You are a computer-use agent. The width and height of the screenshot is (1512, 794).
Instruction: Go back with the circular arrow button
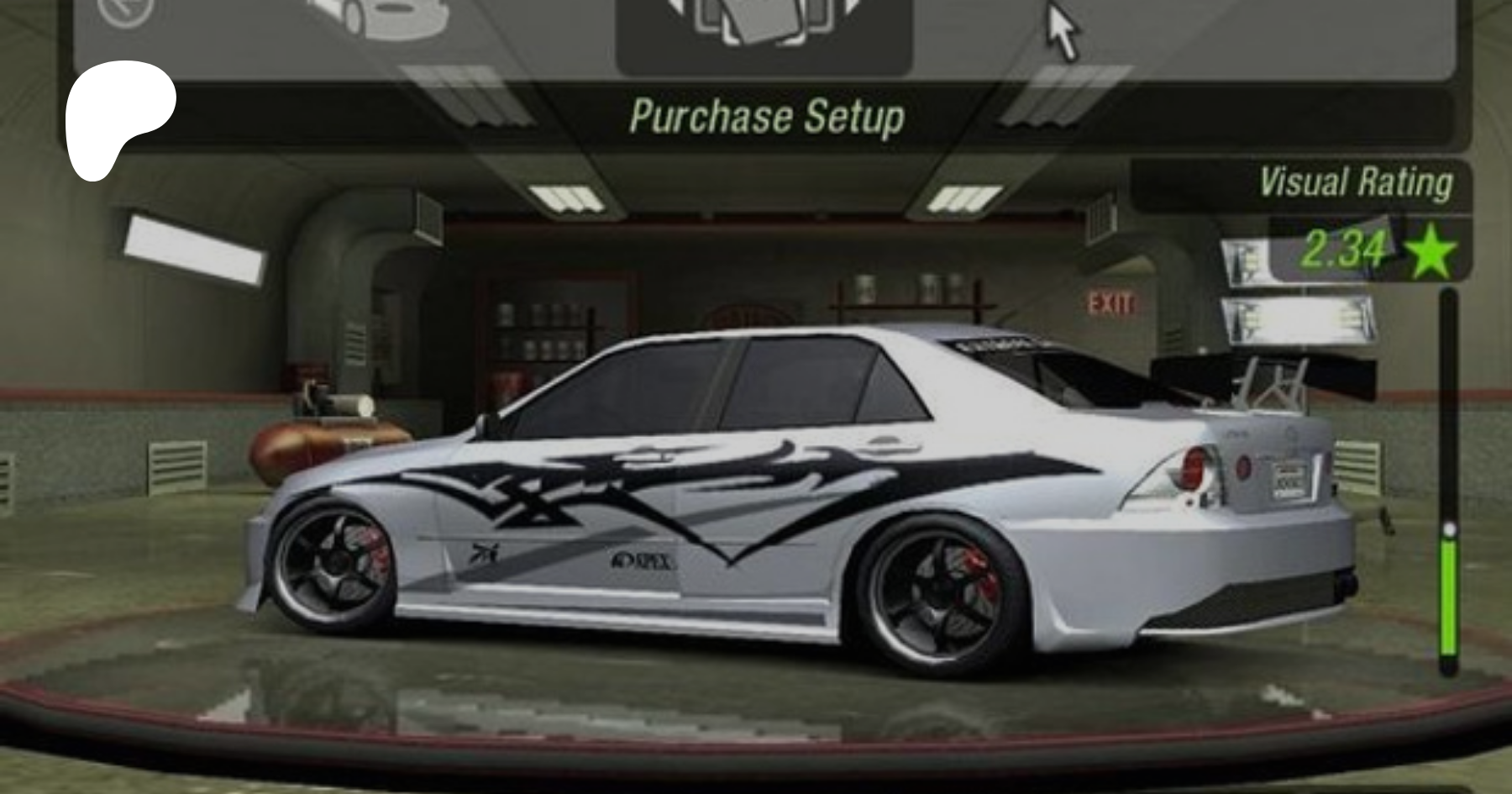126,10
